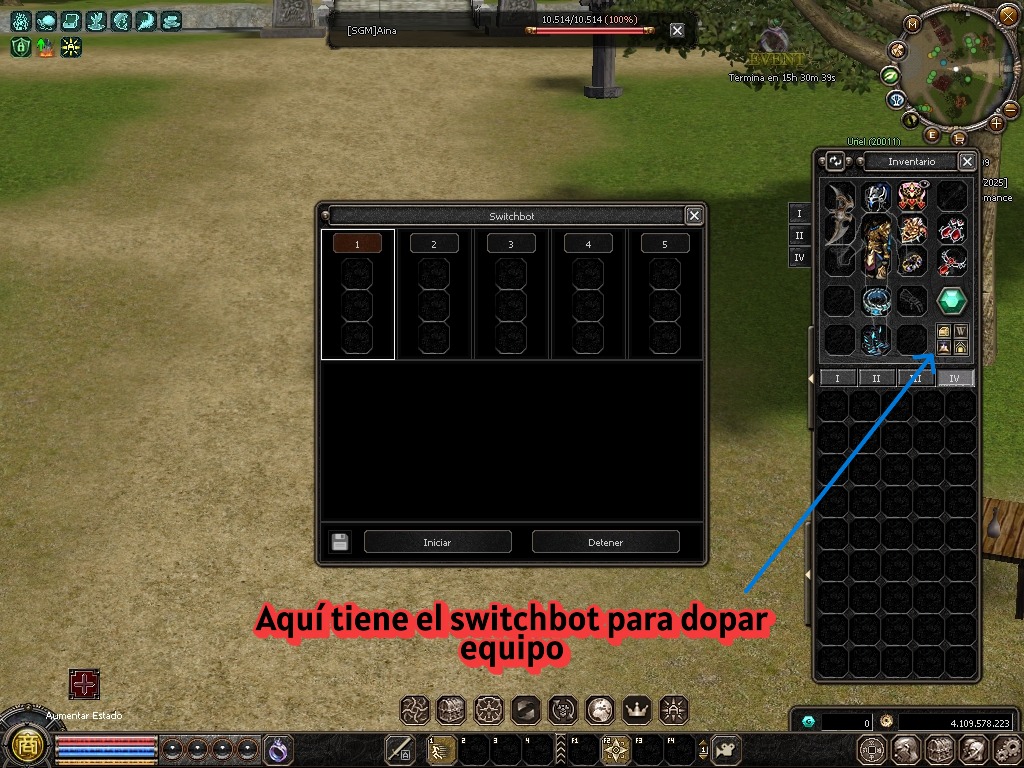This screenshot has height=768, width=1024.
Task: Open the switchbot 'W' button in inventory
Action: (x=960, y=332)
